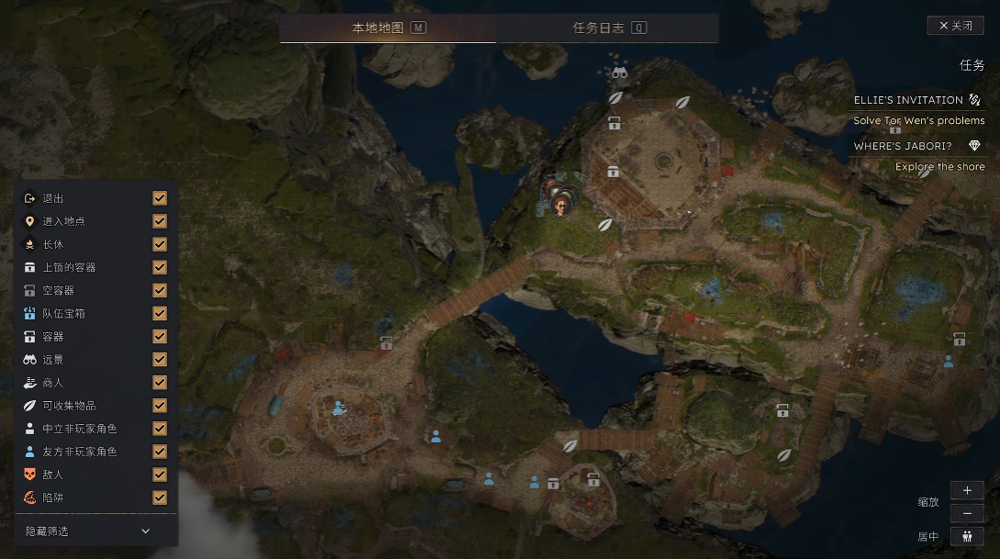The height and width of the screenshot is (559, 1000).
Task: Uncheck the 商人 filter
Action: [x=160, y=382]
